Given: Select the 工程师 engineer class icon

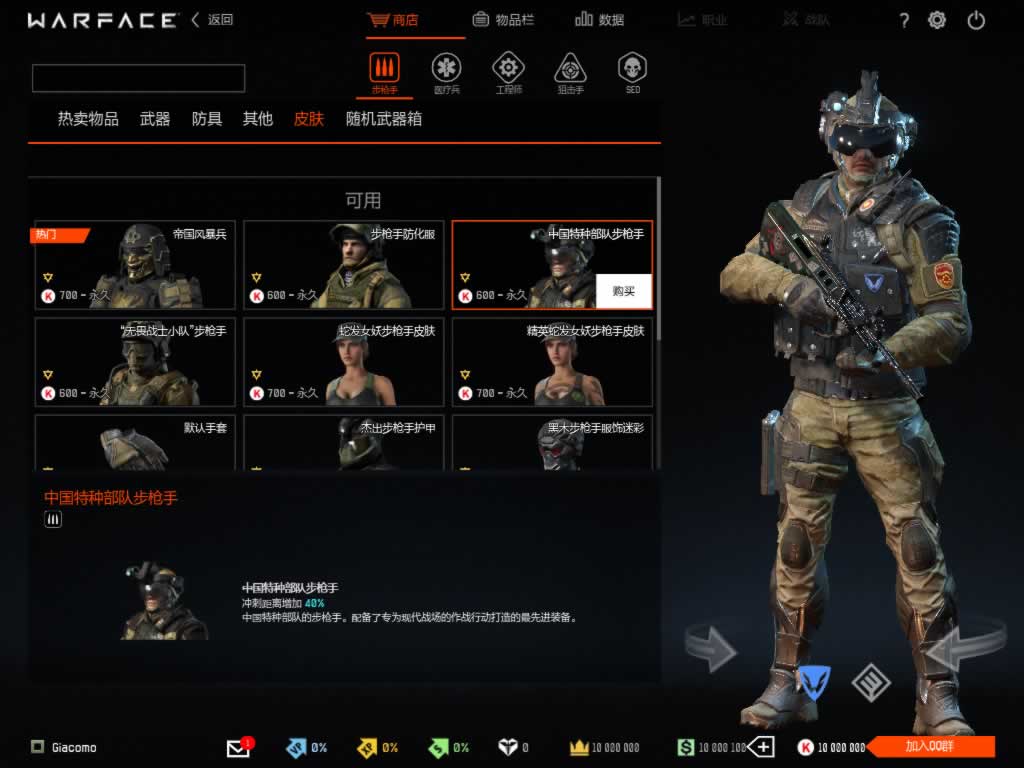Looking at the screenshot, I should [x=508, y=72].
